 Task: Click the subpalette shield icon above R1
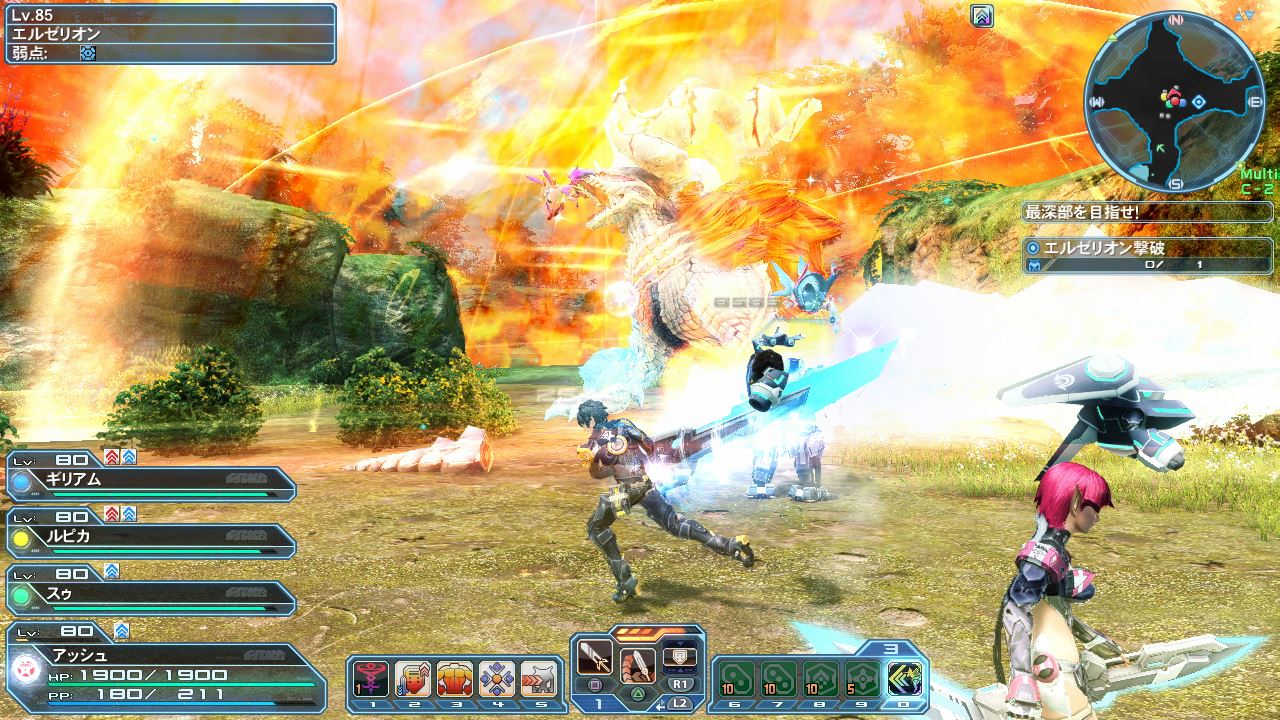pyautogui.click(x=679, y=659)
